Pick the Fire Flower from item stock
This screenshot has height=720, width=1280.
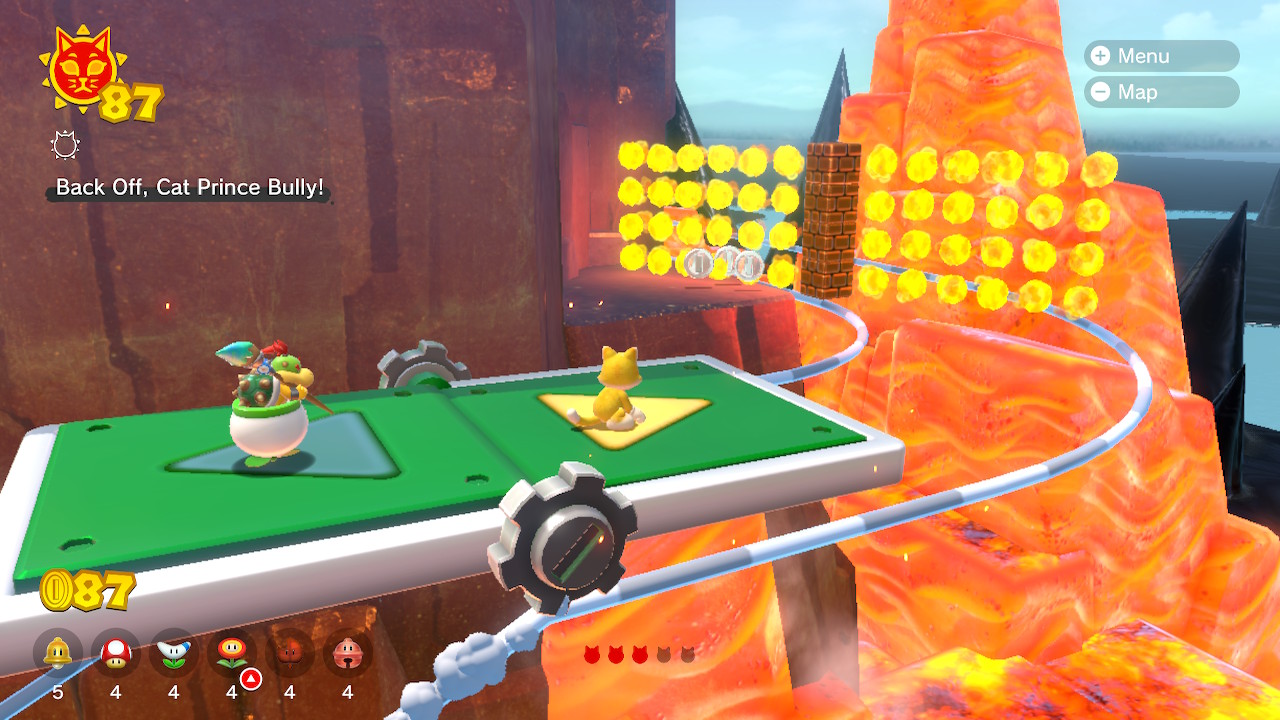[x=232, y=654]
